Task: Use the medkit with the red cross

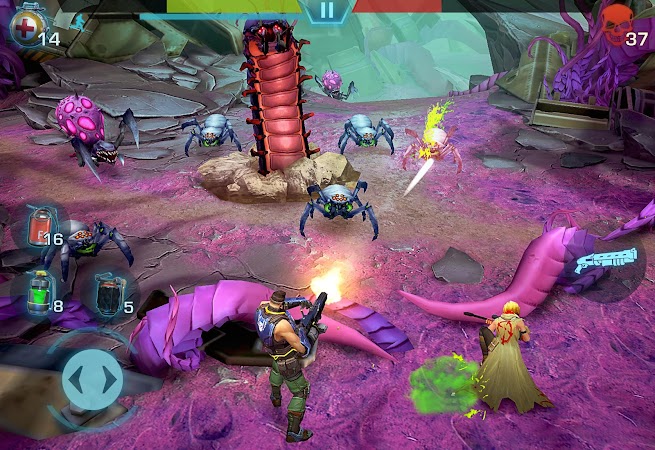Action: [x=24, y=24]
